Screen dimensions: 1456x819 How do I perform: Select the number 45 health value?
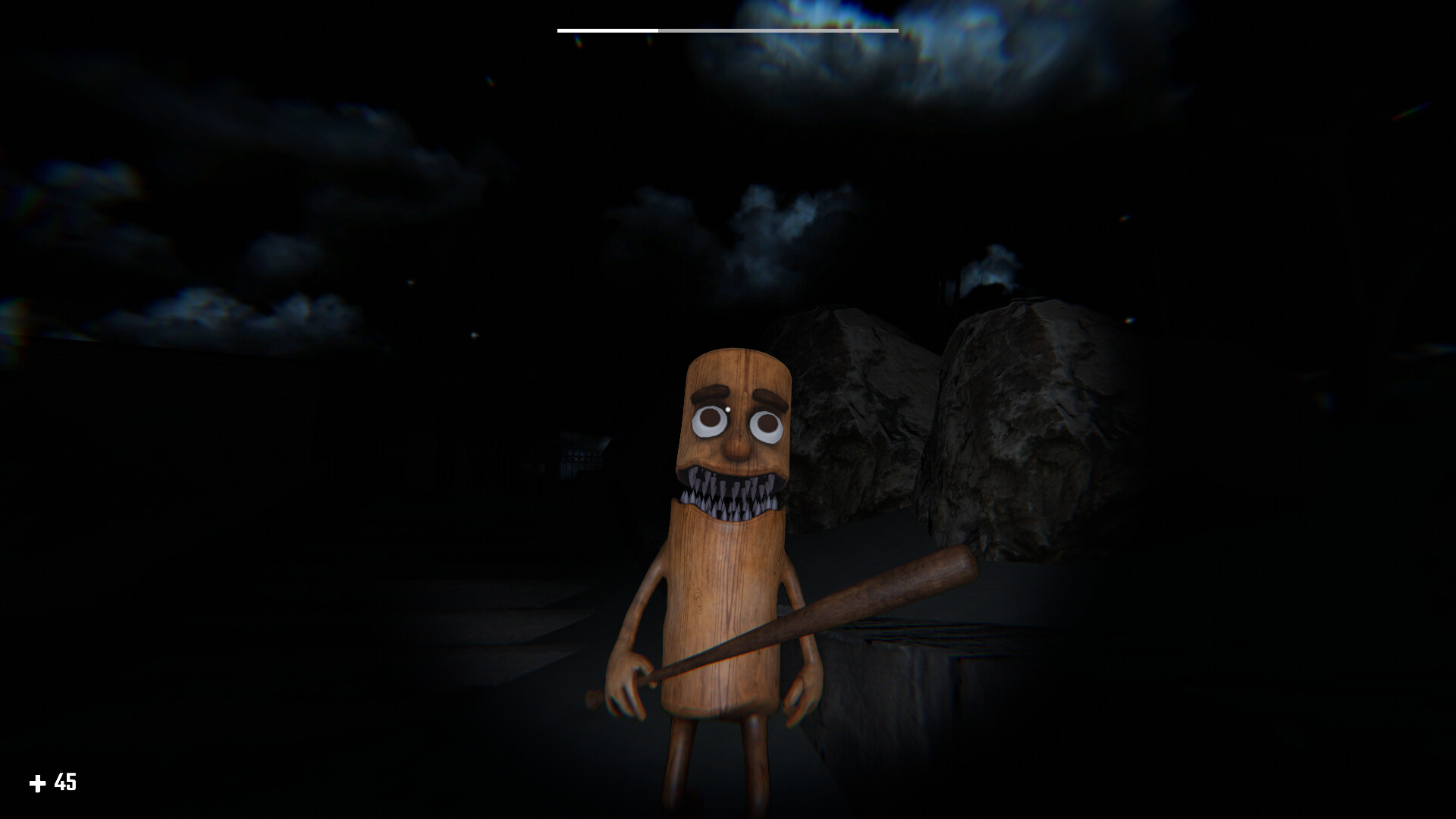(x=64, y=780)
